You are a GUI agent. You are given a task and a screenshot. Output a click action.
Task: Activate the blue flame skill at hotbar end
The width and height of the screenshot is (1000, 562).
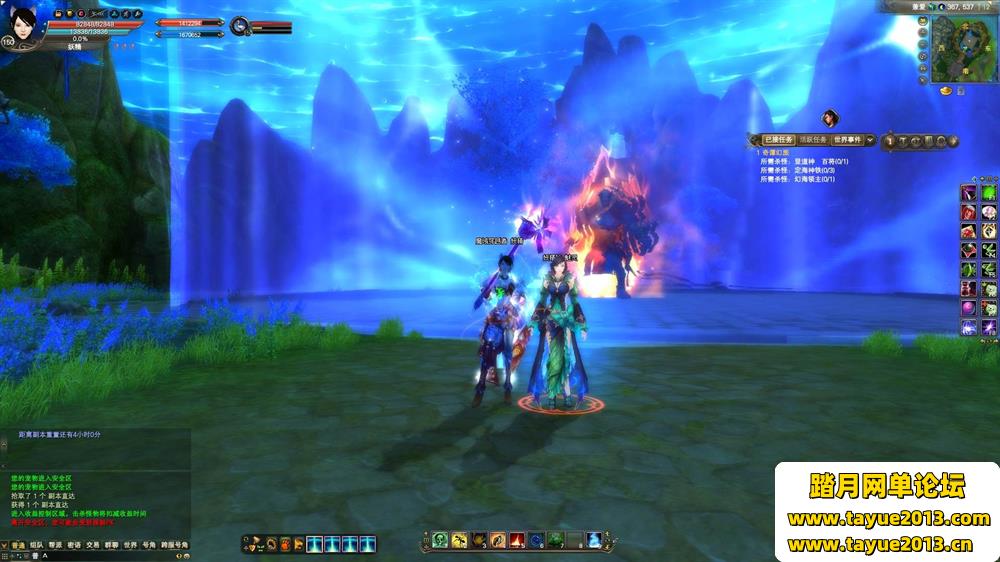(594, 541)
